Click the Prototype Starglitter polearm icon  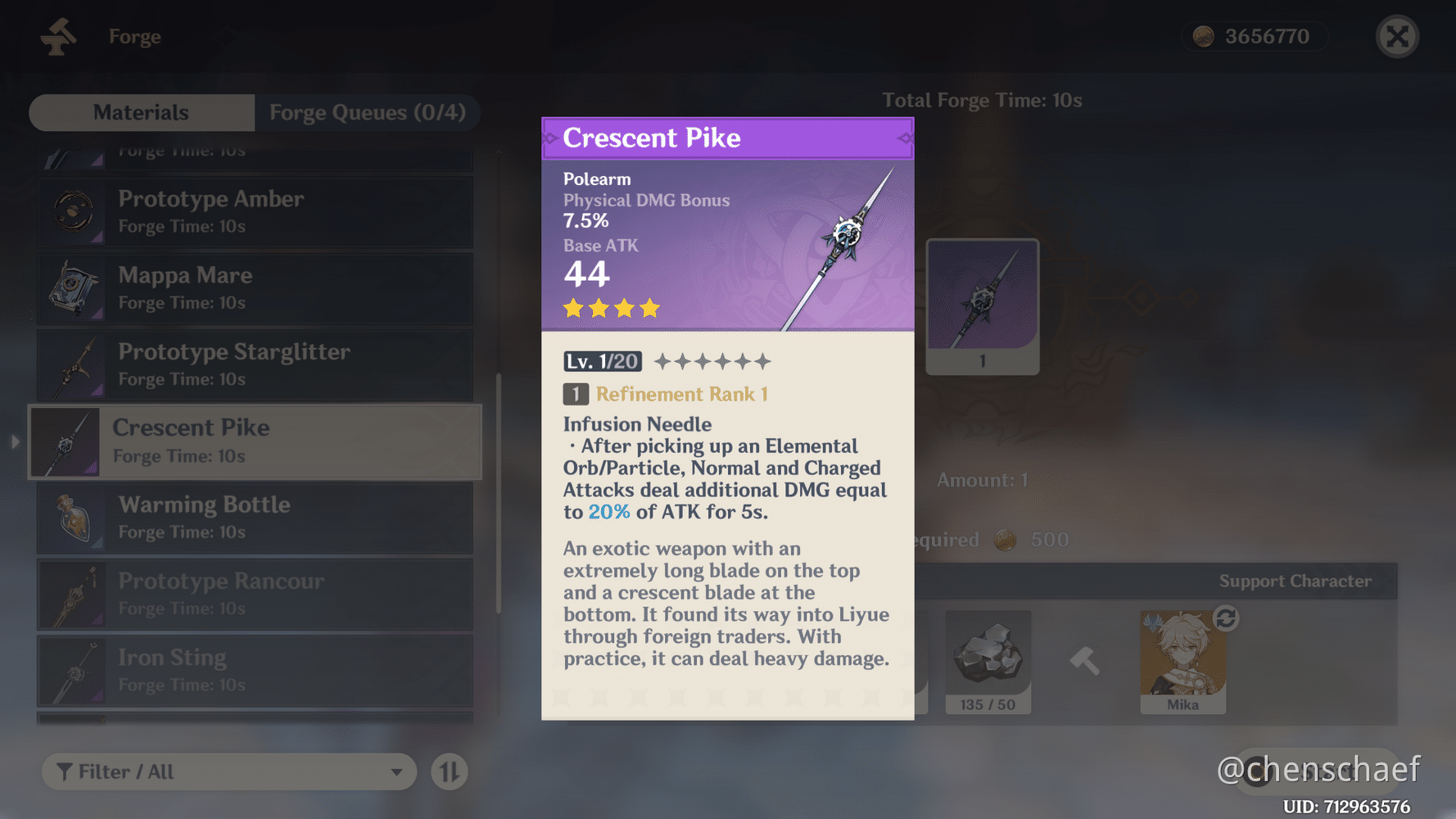(74, 365)
